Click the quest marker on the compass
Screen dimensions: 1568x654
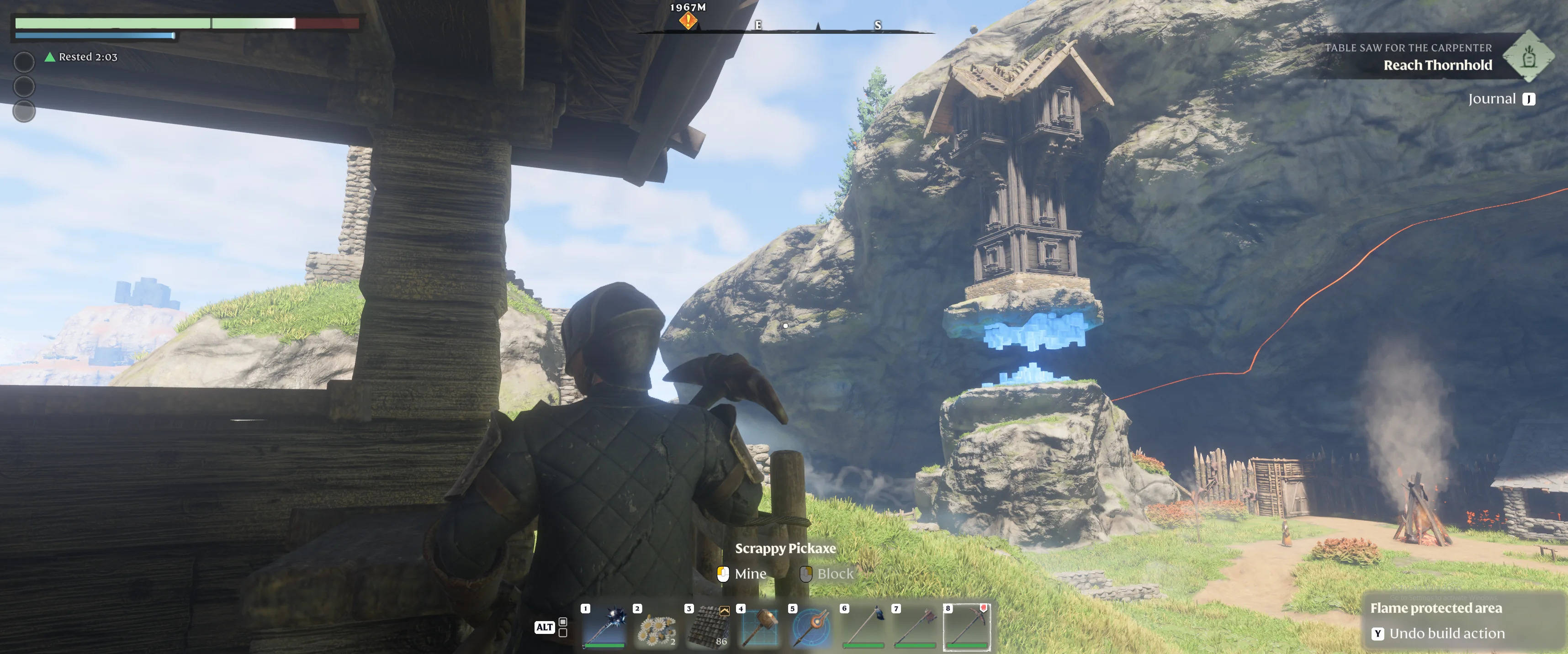tap(688, 21)
